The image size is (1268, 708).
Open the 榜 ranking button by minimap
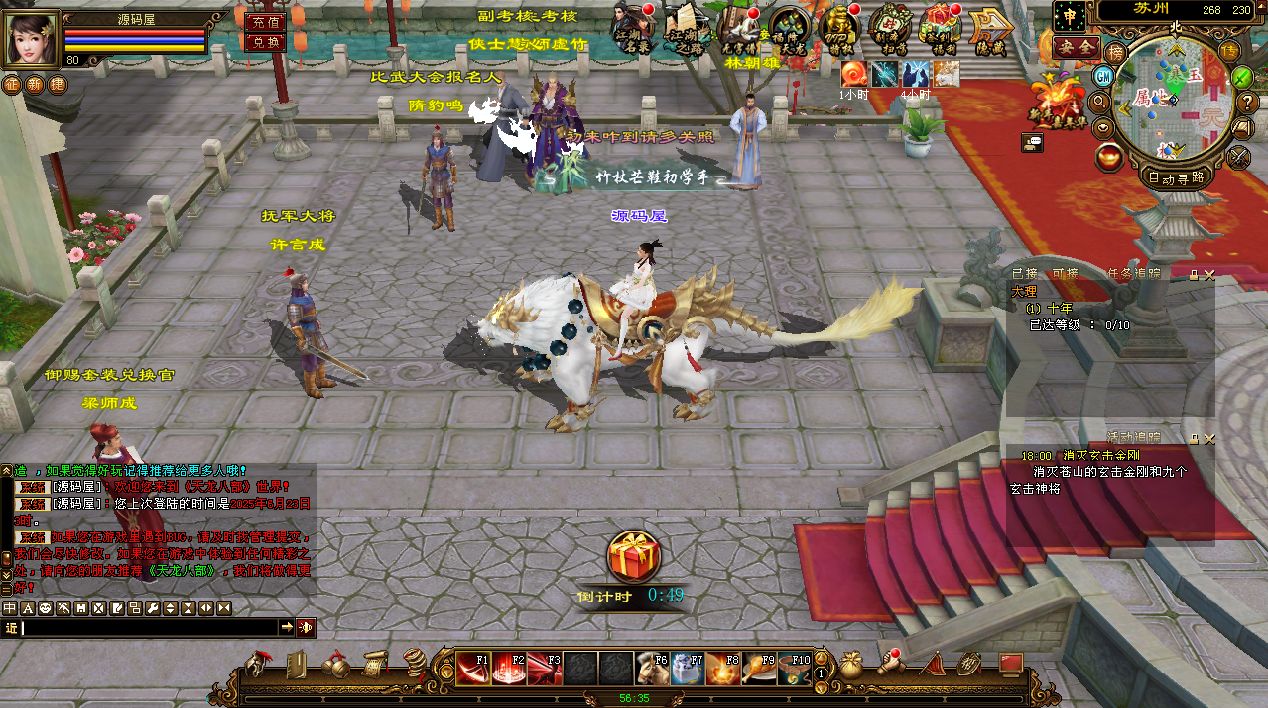[1116, 51]
